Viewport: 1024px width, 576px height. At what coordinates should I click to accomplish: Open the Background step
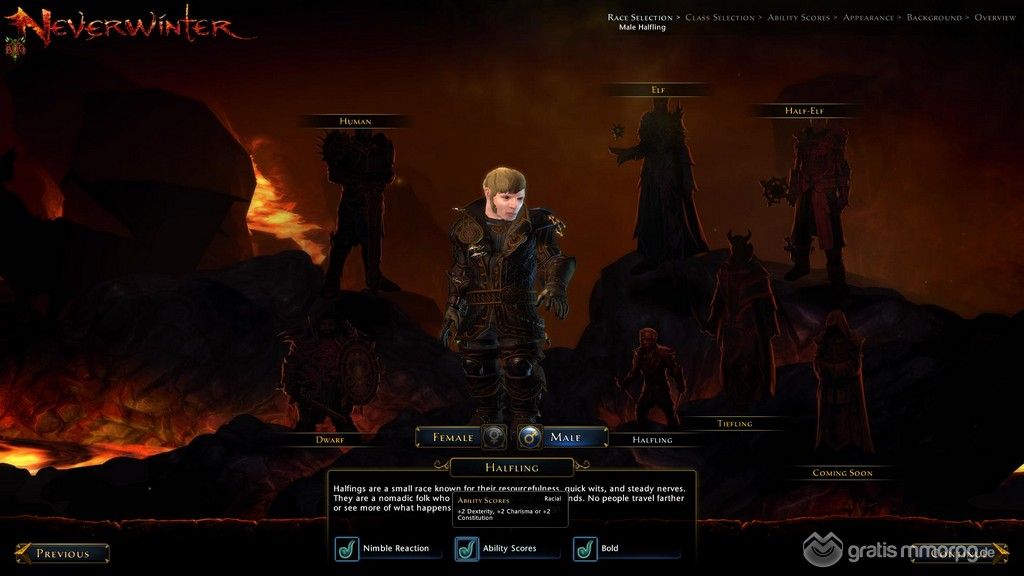(x=934, y=18)
